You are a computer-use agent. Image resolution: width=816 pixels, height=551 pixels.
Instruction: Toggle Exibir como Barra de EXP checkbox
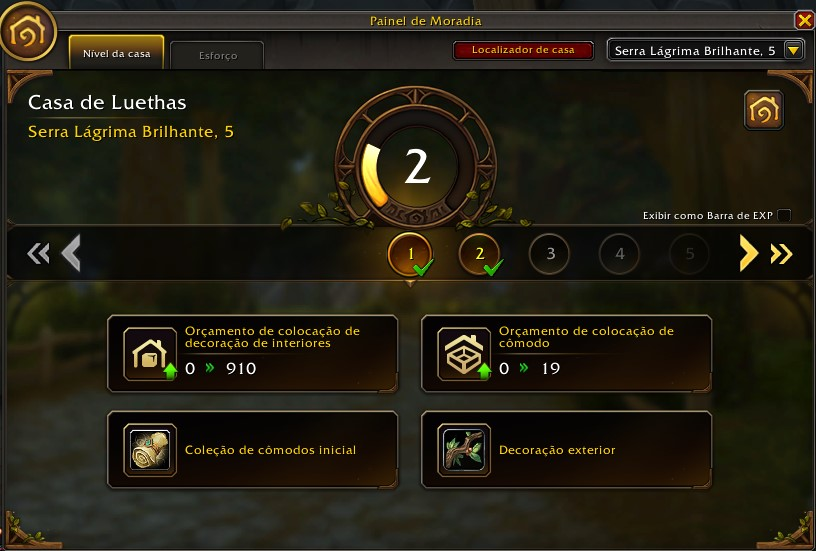coord(784,216)
